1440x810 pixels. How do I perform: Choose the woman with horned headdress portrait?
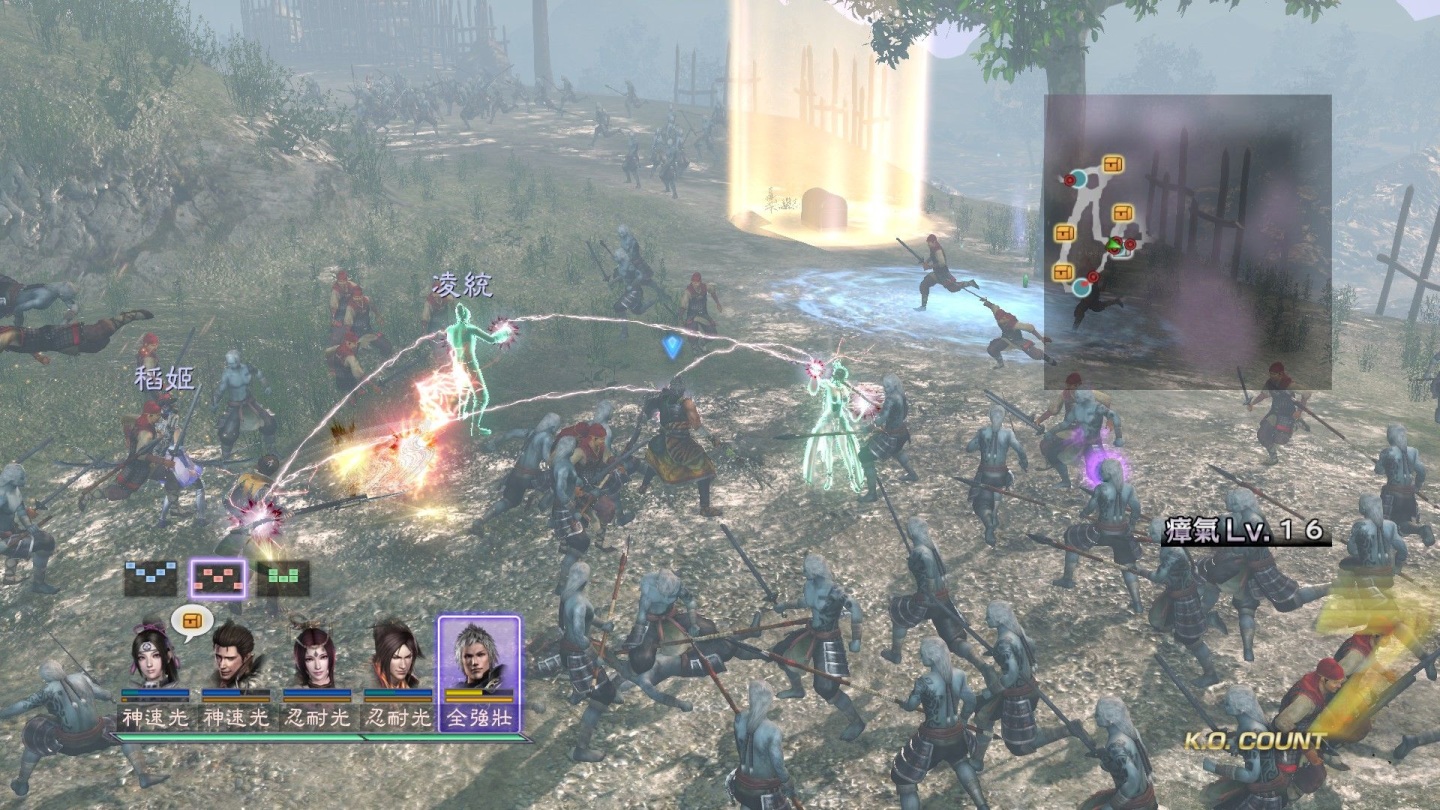point(316,655)
